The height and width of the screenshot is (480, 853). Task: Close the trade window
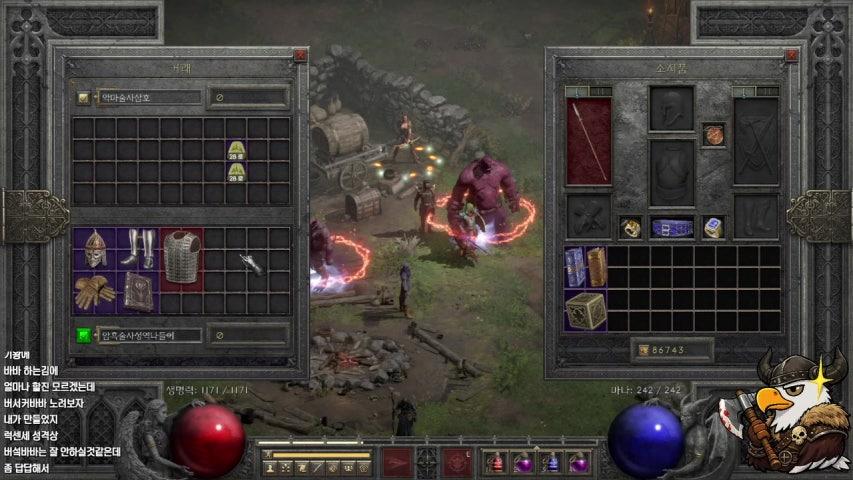(x=301, y=57)
